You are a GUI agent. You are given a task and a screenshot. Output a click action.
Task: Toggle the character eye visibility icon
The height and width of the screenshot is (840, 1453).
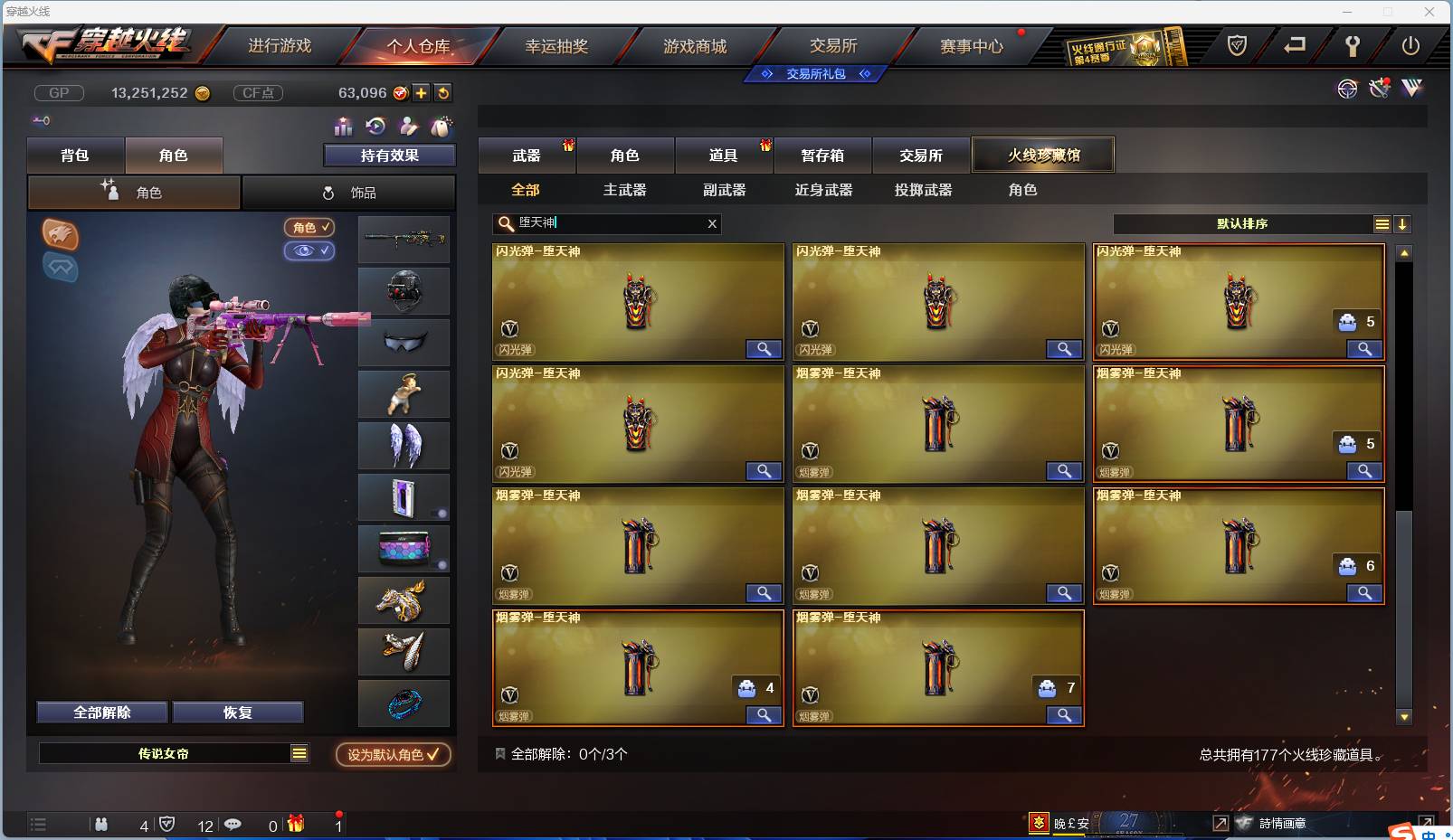coord(309,251)
